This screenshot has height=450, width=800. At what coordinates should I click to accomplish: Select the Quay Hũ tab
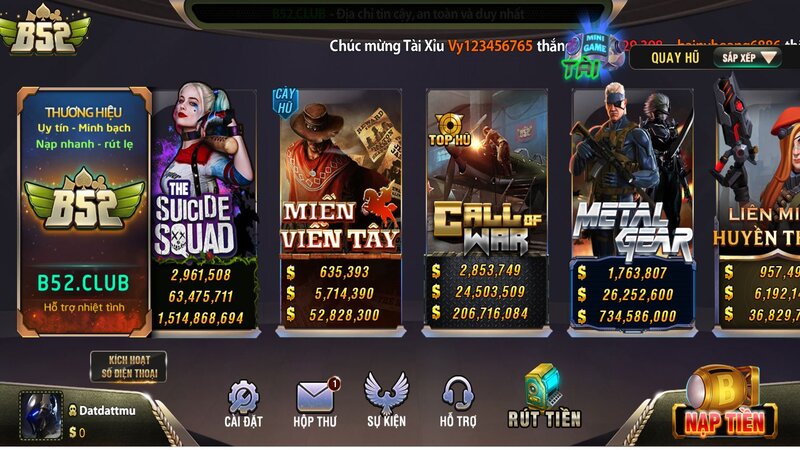point(675,57)
